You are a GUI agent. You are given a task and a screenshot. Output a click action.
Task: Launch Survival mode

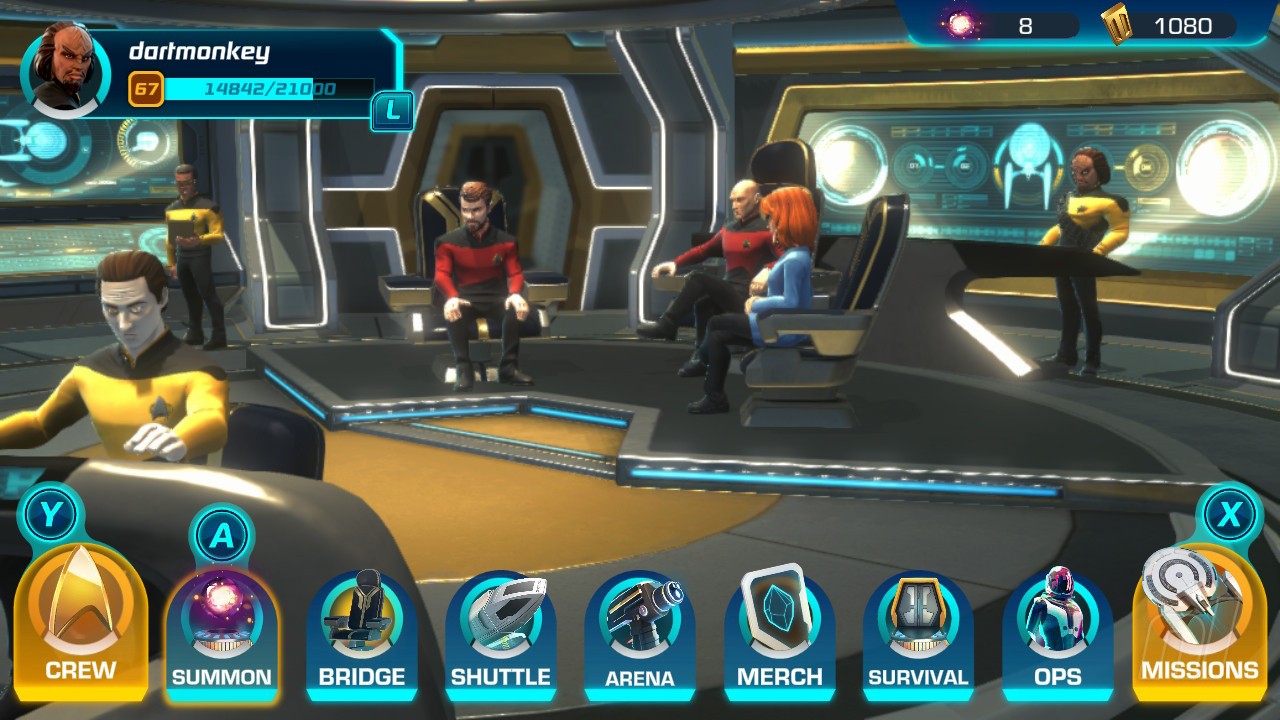[918, 630]
